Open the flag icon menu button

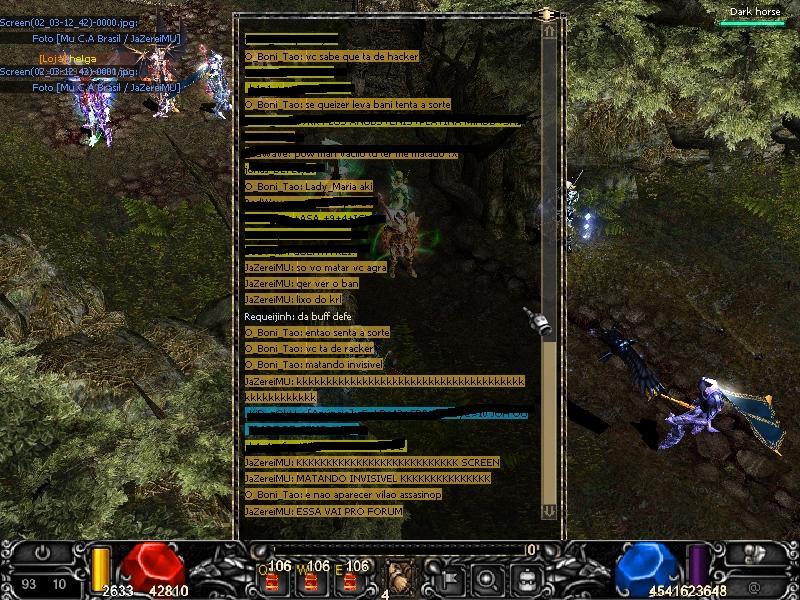pos(448,578)
